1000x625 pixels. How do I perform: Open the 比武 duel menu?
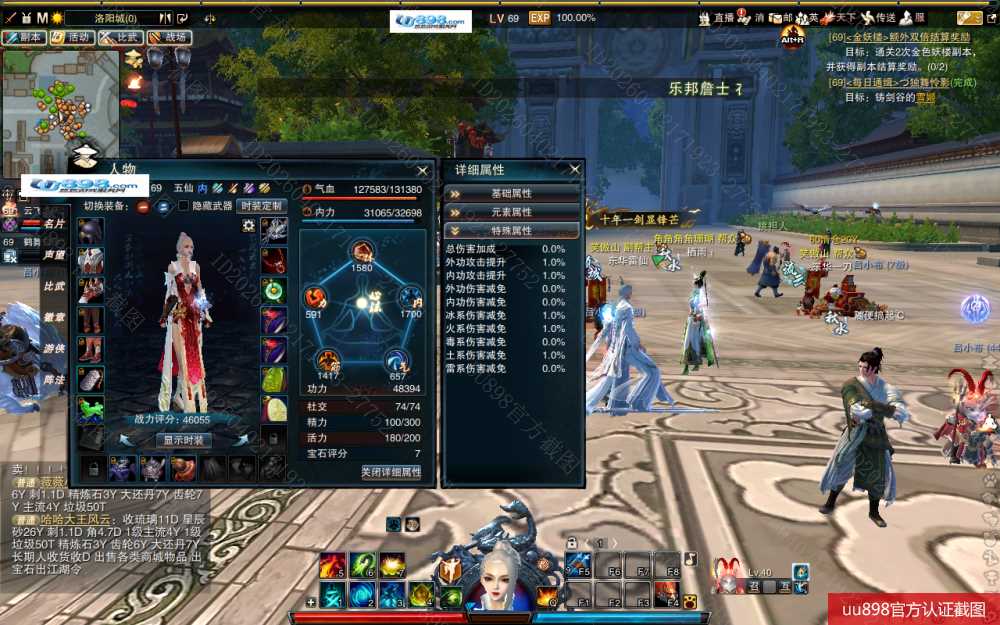pos(120,37)
